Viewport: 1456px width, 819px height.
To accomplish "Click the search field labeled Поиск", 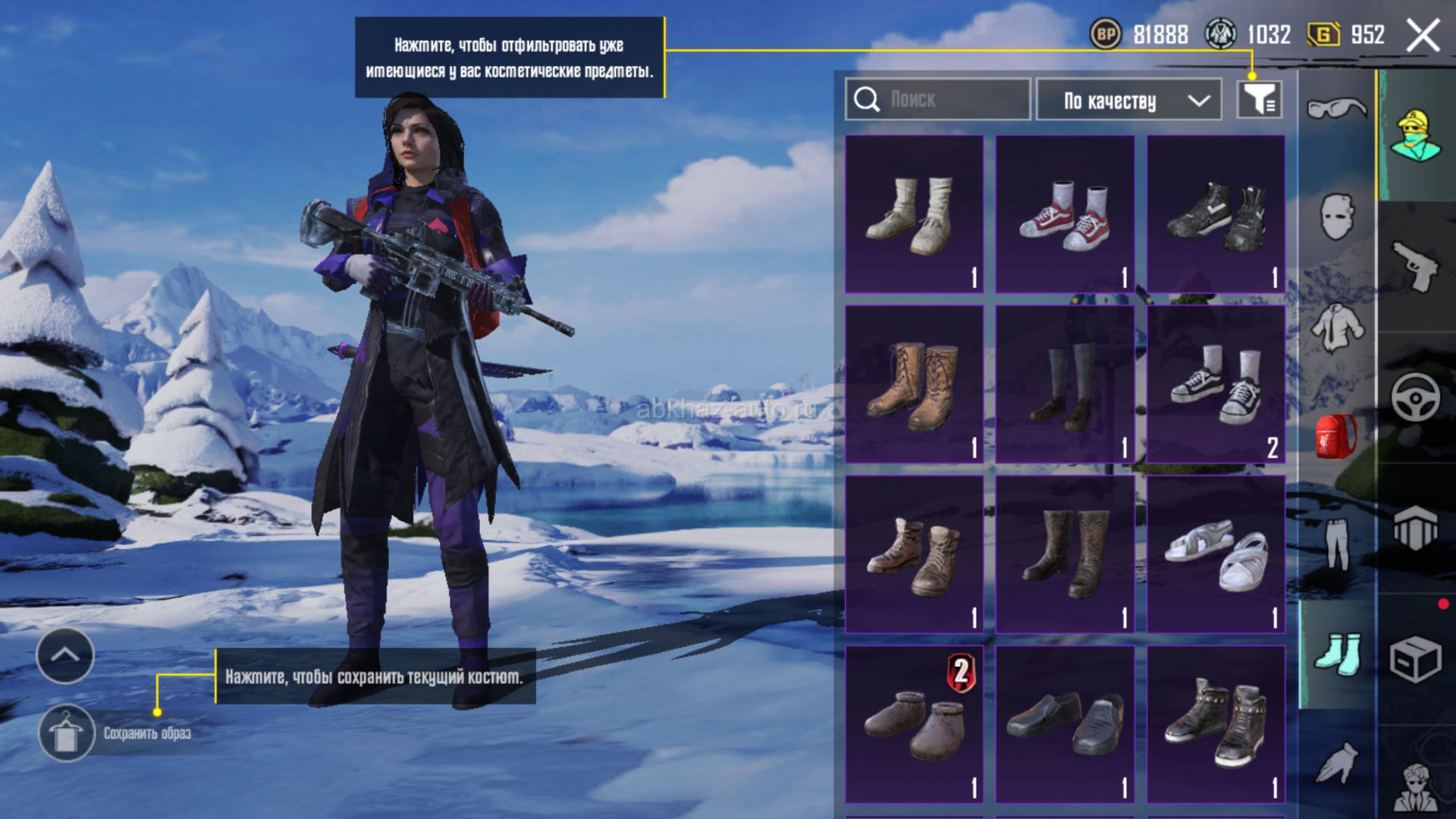I will click(938, 99).
